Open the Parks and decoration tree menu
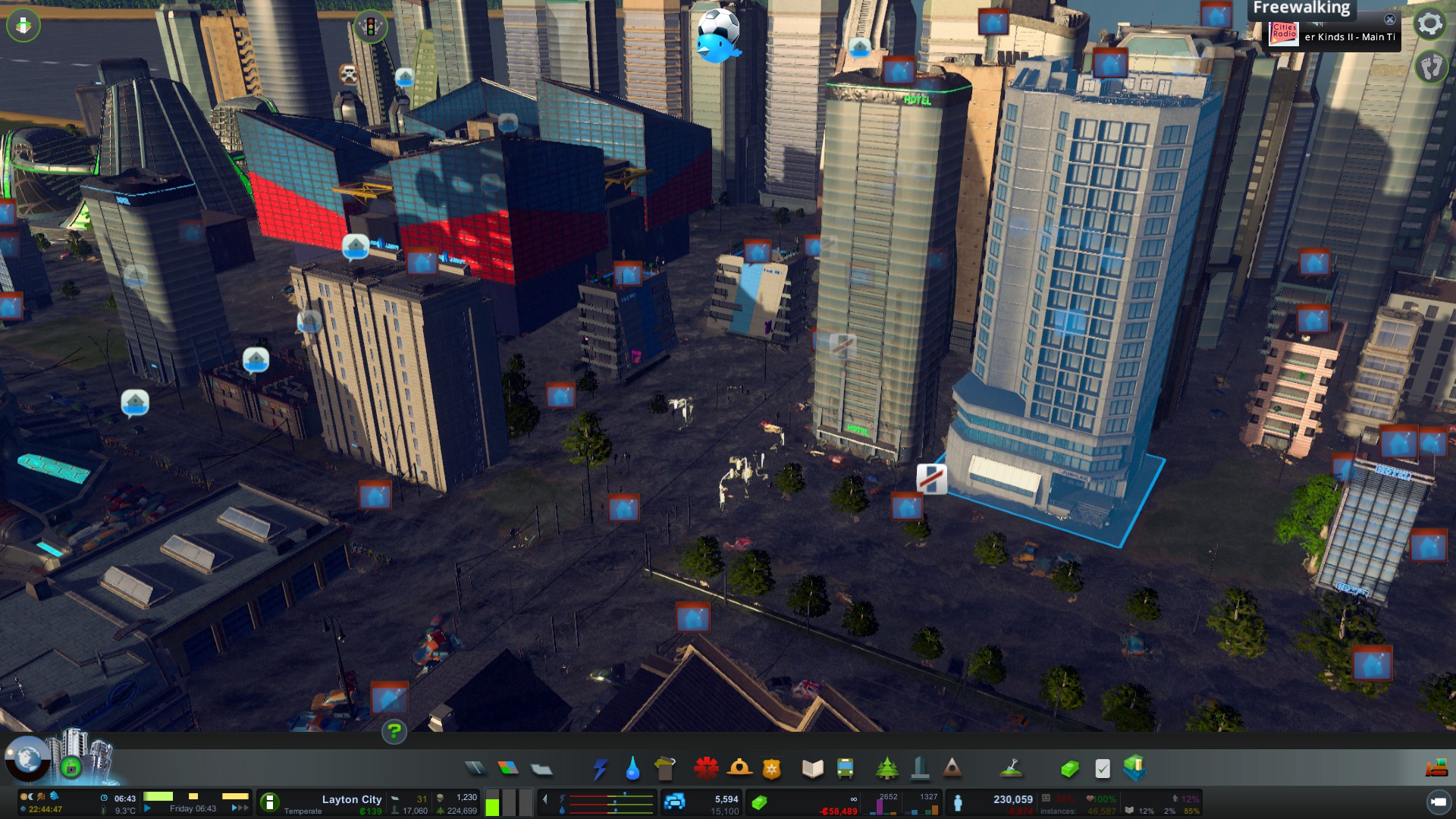 pos(886,769)
